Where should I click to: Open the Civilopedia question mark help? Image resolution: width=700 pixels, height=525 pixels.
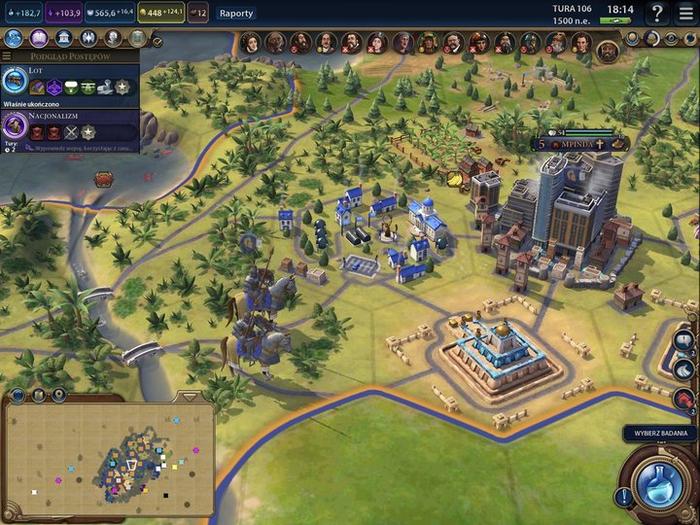[x=657, y=13]
